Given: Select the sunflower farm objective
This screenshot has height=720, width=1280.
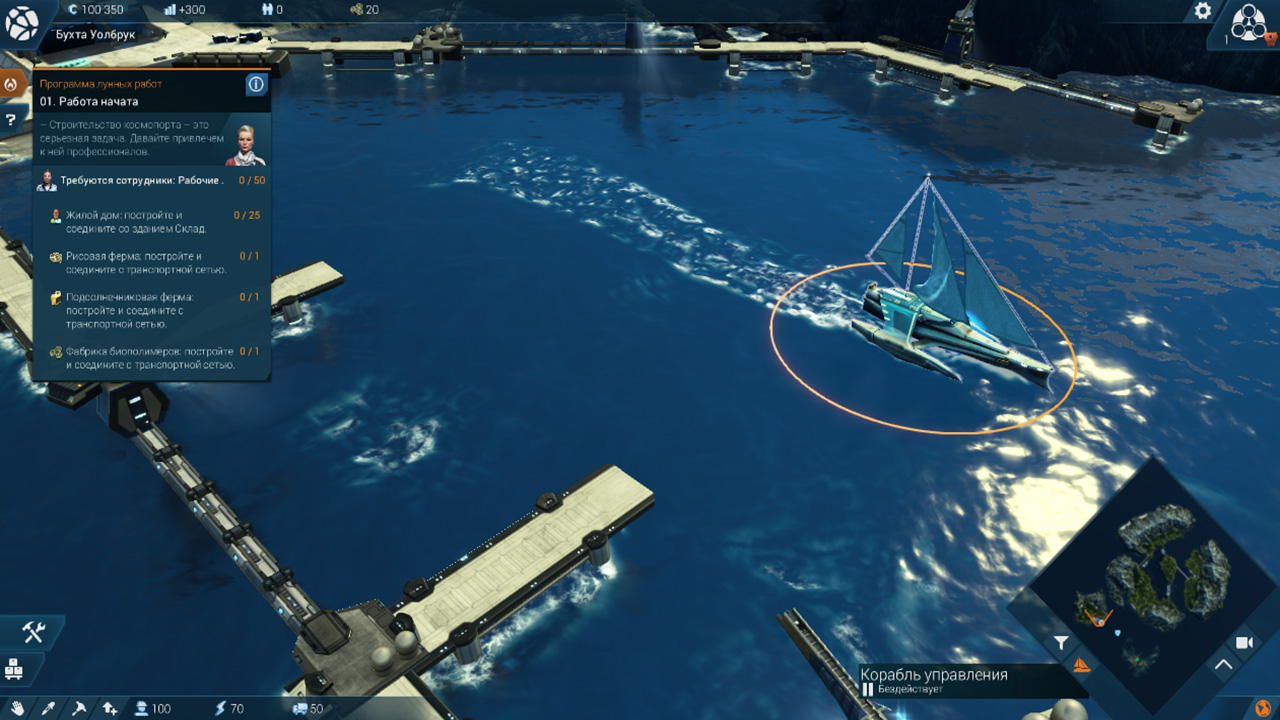Looking at the screenshot, I should 150,310.
